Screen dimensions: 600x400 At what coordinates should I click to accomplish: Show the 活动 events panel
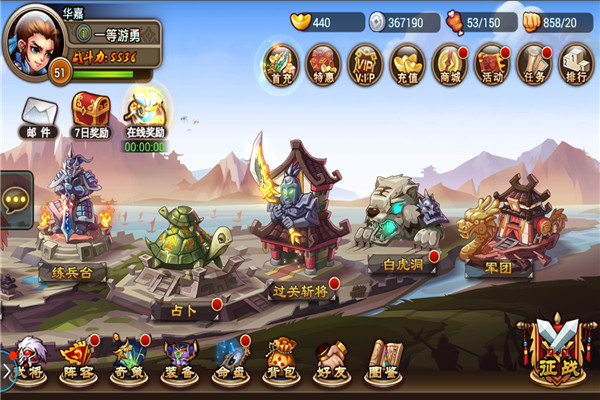pos(492,65)
